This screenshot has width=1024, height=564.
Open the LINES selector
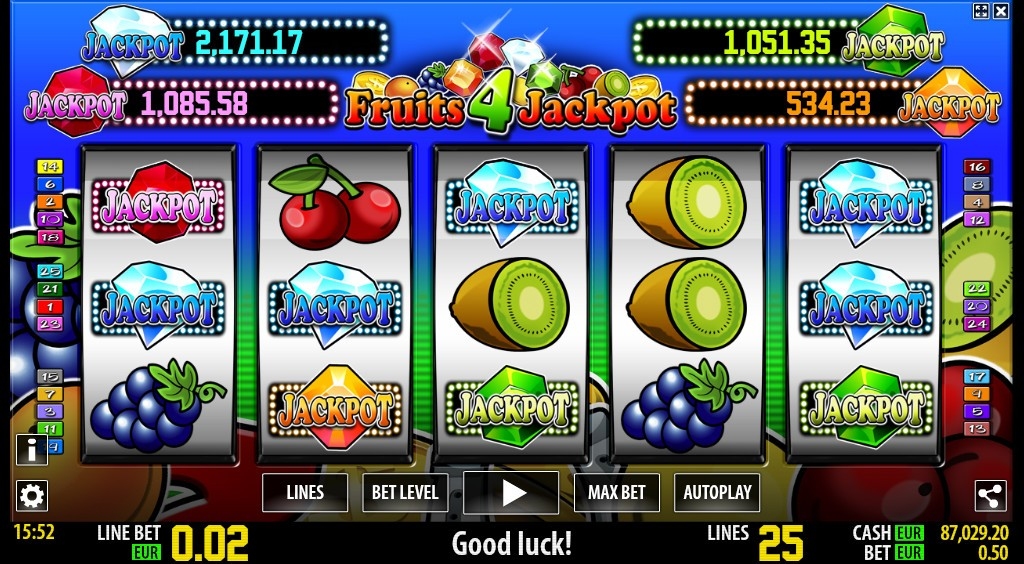(305, 492)
